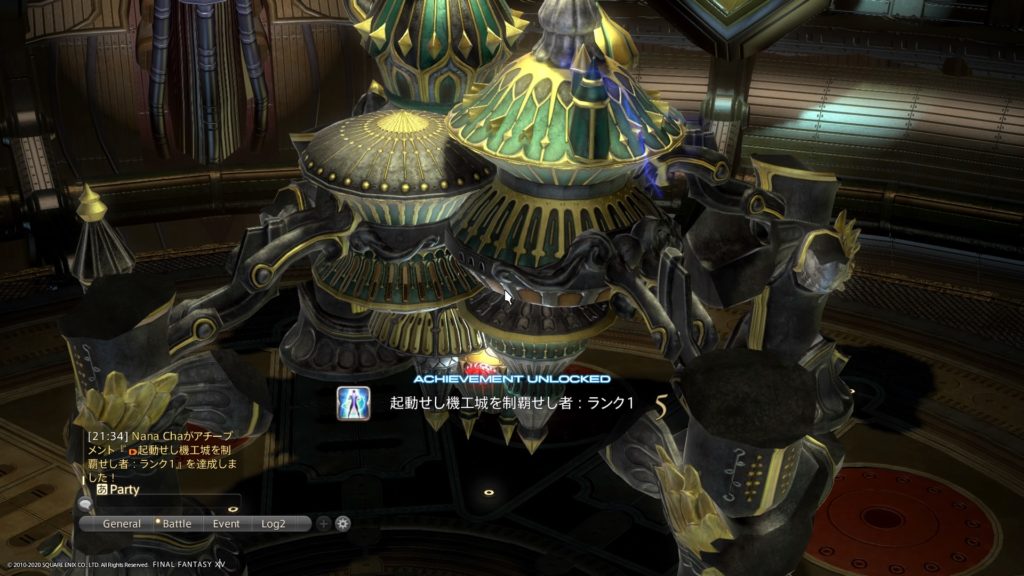The image size is (1024, 576).
Task: Toggle the Japanese input mode indicator
Action: 102,489
